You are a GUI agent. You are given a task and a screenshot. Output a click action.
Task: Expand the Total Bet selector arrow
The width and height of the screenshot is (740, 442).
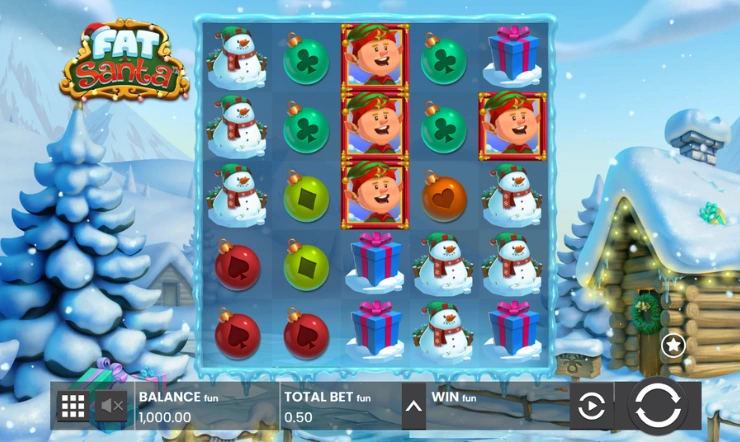click(x=411, y=406)
